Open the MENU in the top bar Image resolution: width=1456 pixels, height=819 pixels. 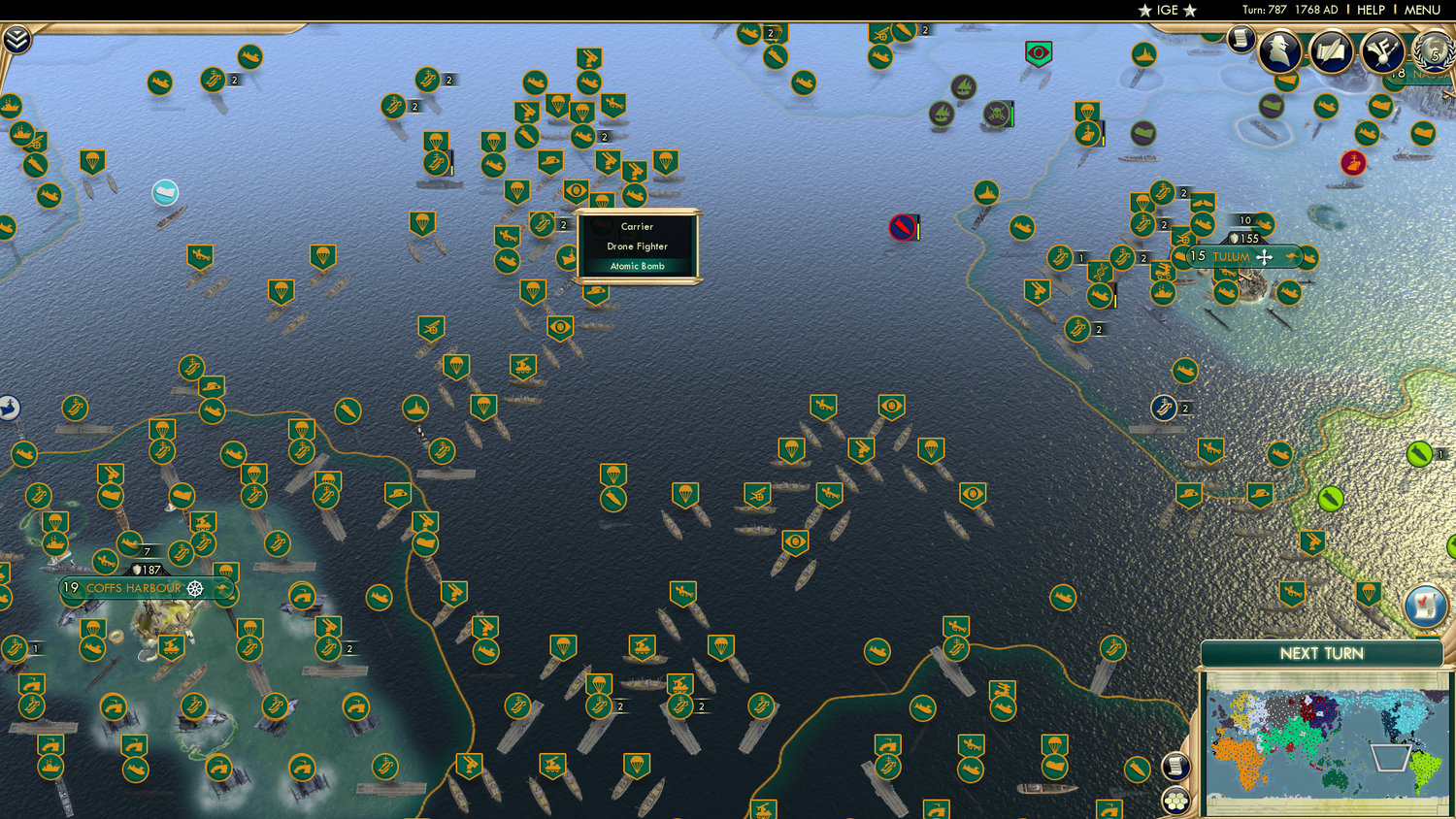pyautogui.click(x=1421, y=10)
